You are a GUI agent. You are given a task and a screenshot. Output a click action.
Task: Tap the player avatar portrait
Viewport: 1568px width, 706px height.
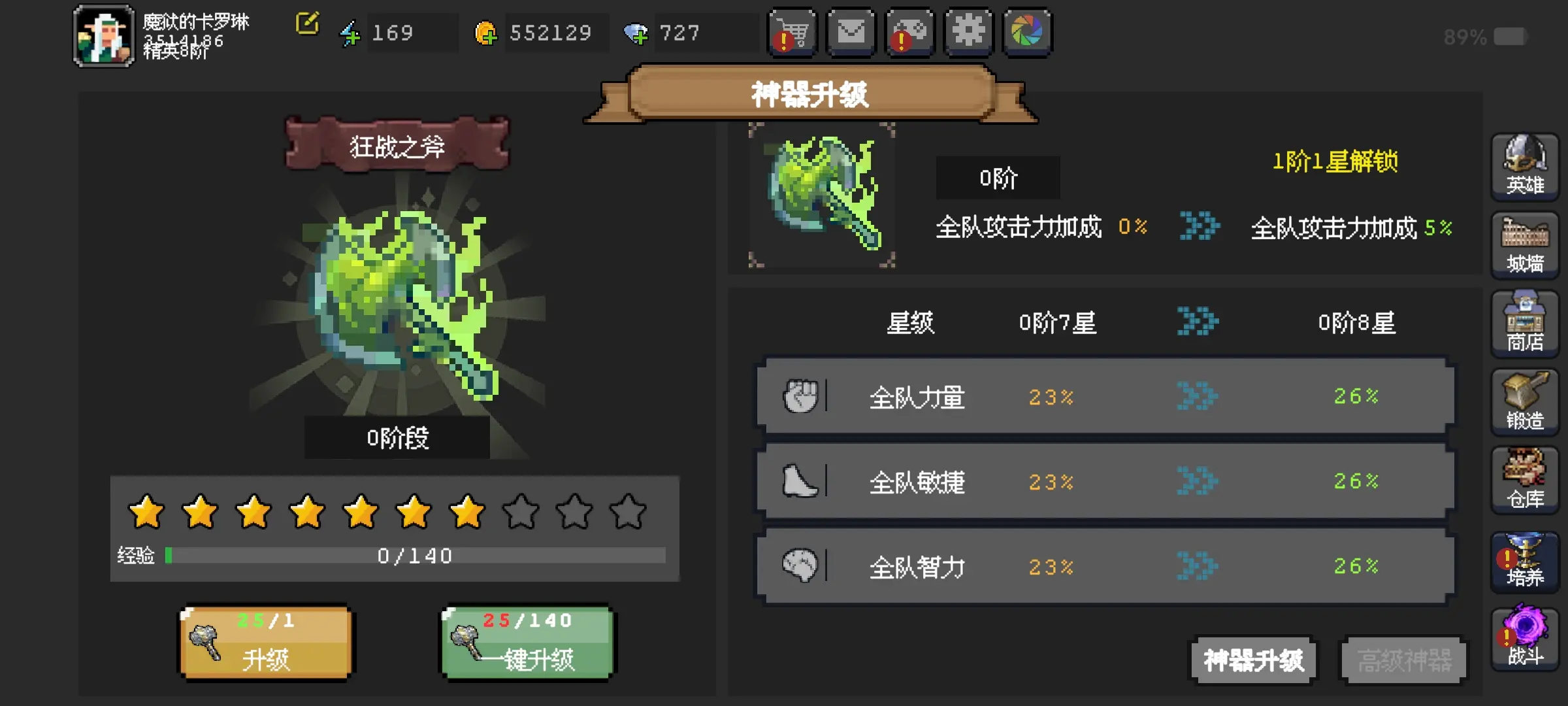104,37
